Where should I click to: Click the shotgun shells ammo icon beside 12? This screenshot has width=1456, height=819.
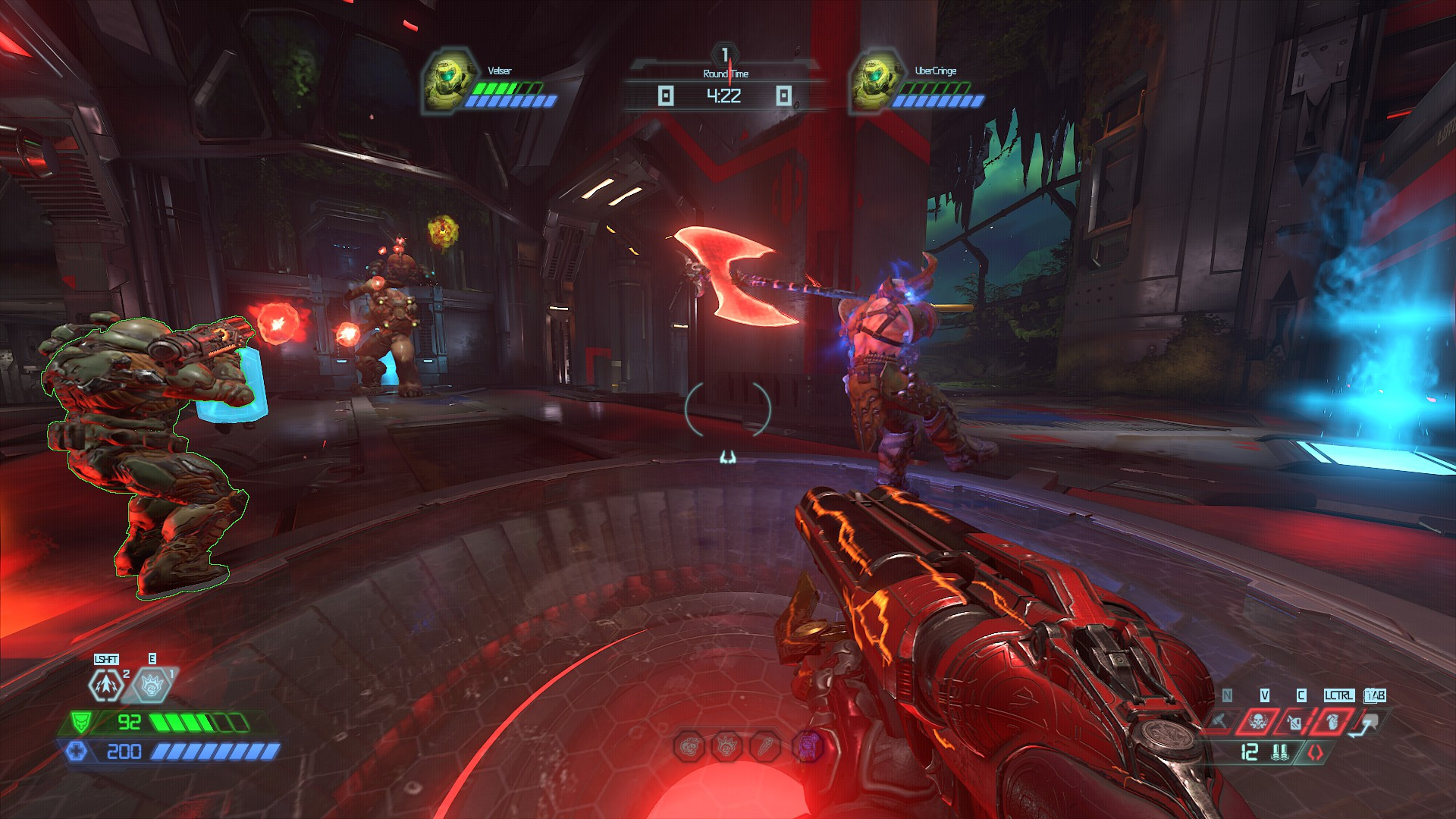click(1281, 754)
